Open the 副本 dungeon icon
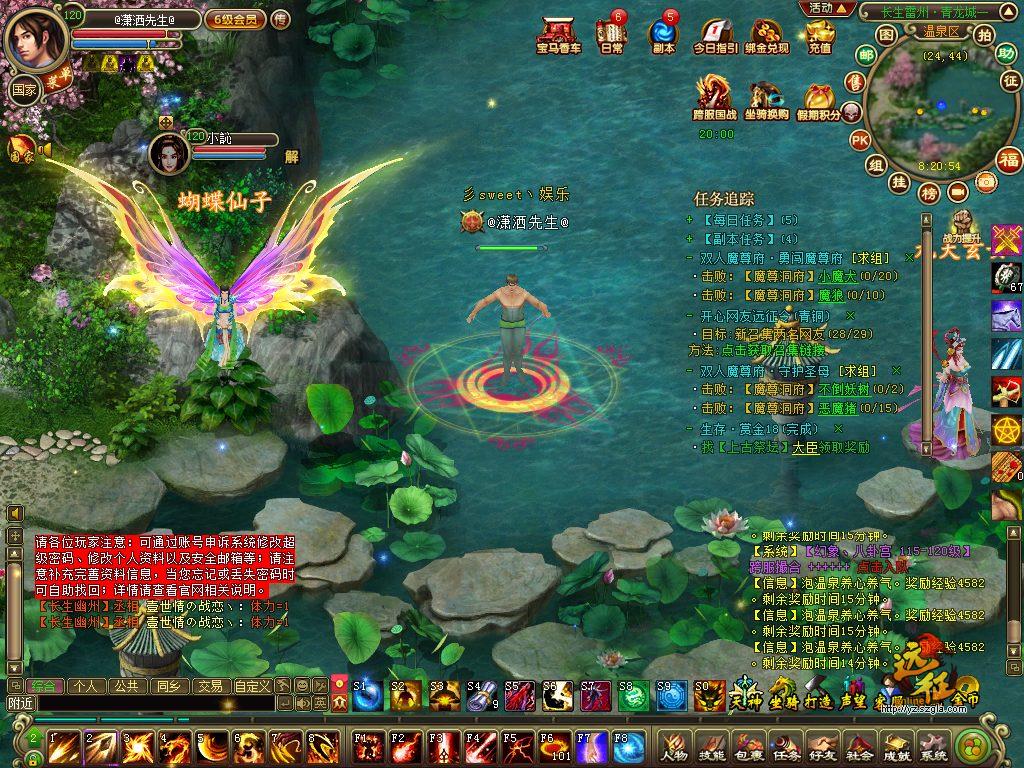The height and width of the screenshot is (768, 1024). (663, 34)
